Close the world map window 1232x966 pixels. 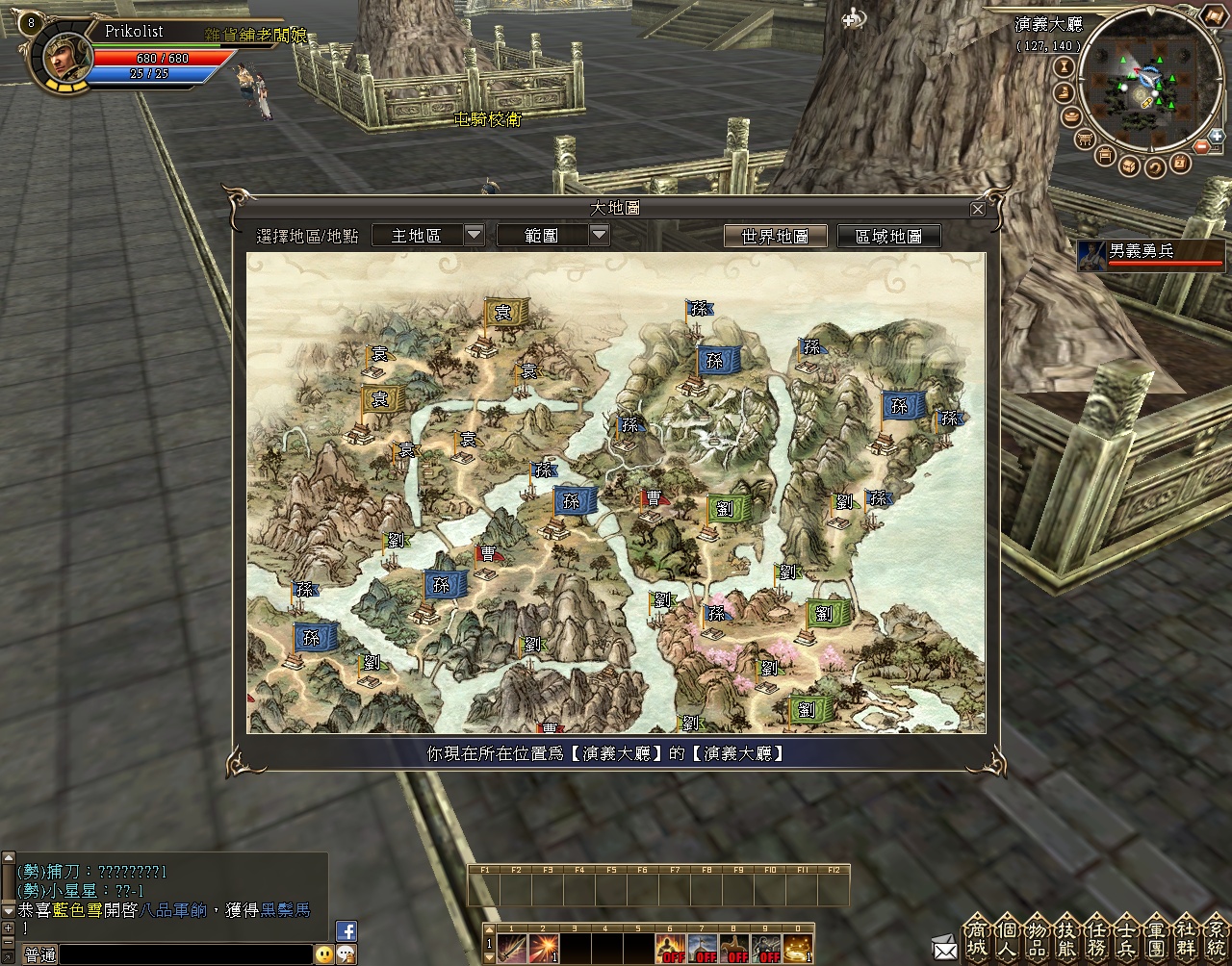[978, 209]
